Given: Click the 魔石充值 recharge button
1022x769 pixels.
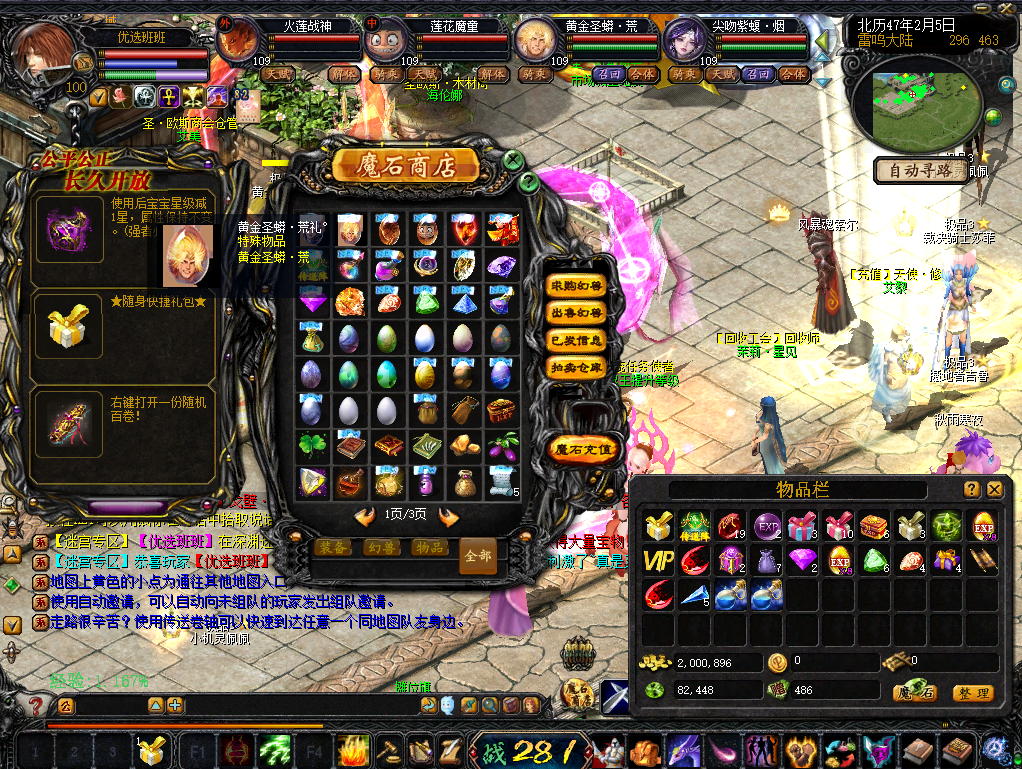Looking at the screenshot, I should (x=583, y=449).
